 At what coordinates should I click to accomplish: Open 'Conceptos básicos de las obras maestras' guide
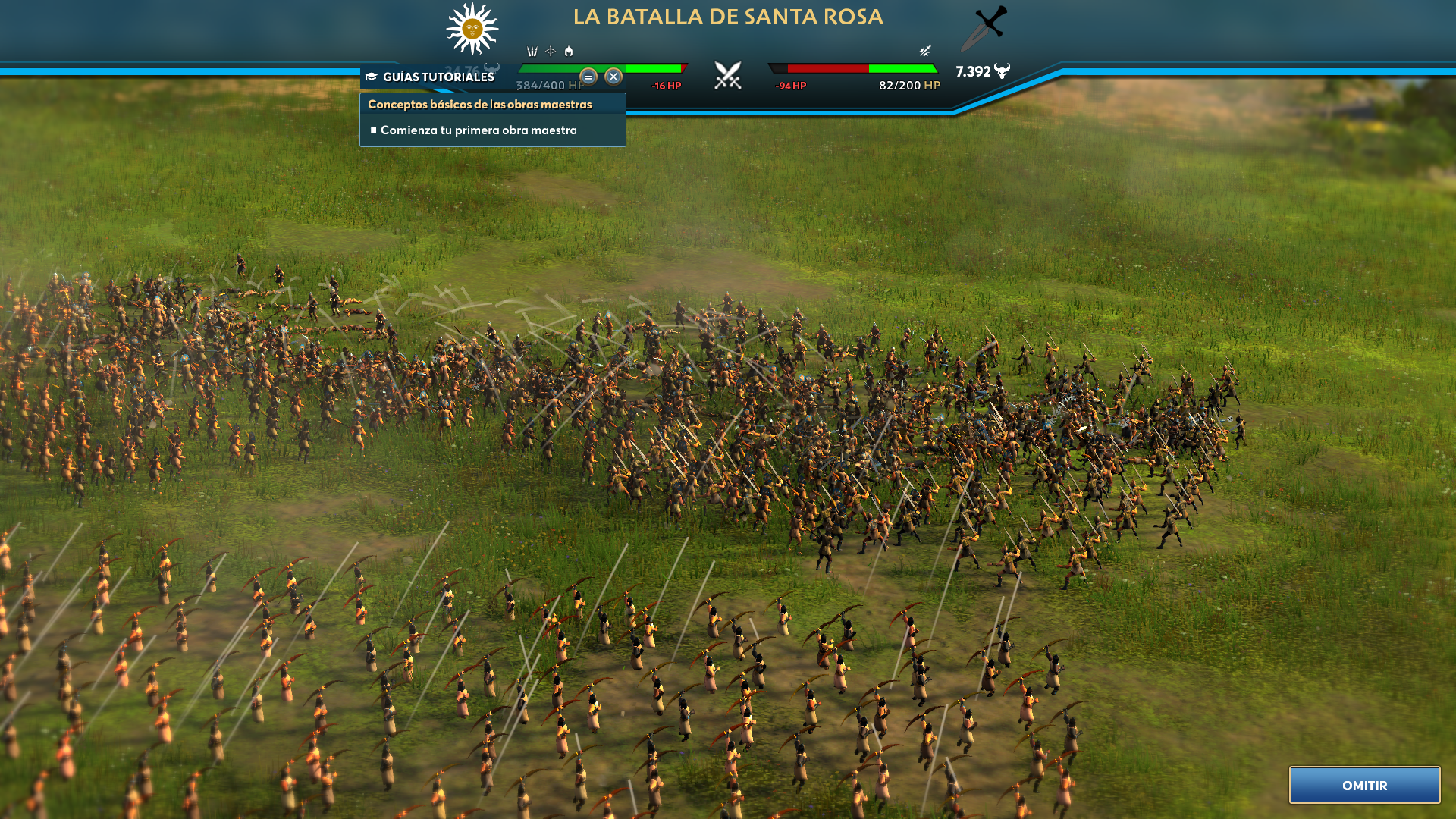coord(480,105)
